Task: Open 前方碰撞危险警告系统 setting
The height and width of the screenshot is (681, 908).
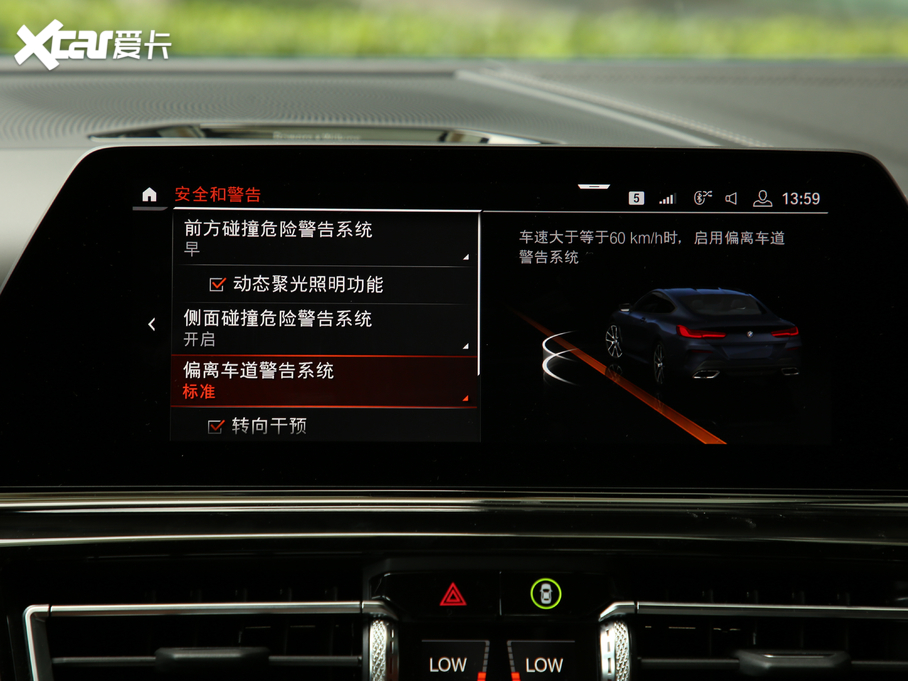Action: click(324, 238)
